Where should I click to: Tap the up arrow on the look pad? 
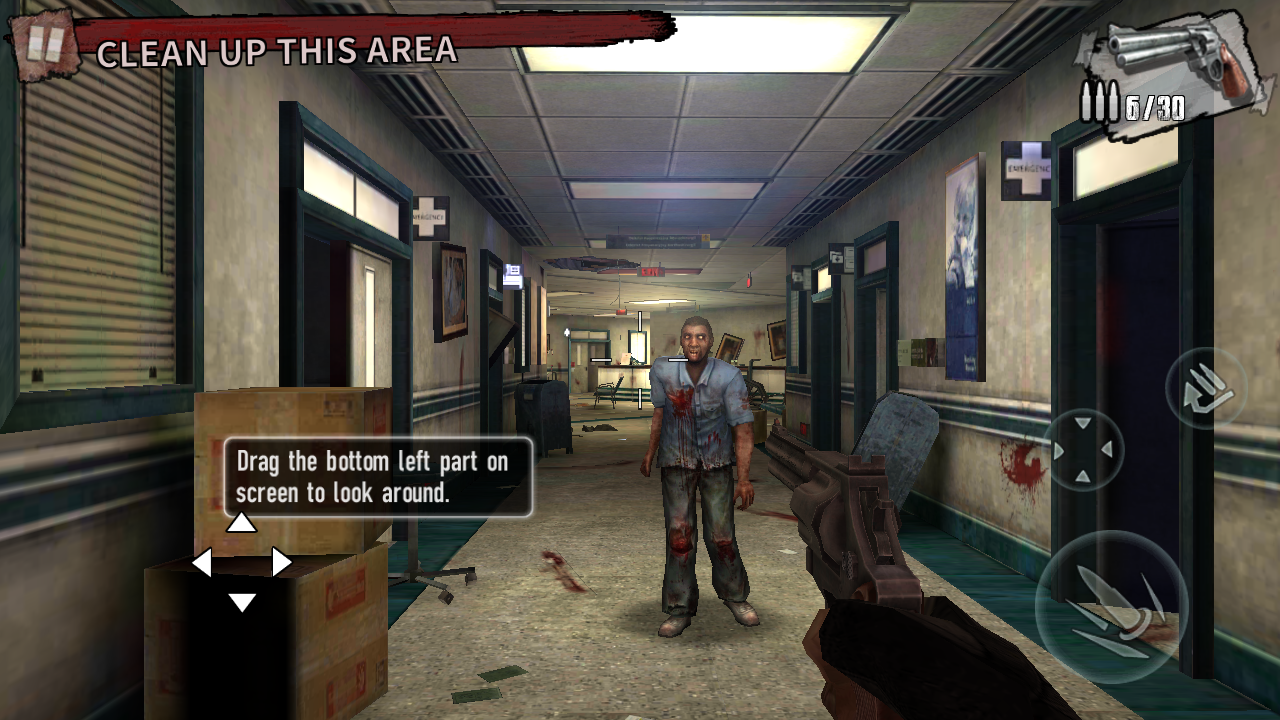(241, 522)
